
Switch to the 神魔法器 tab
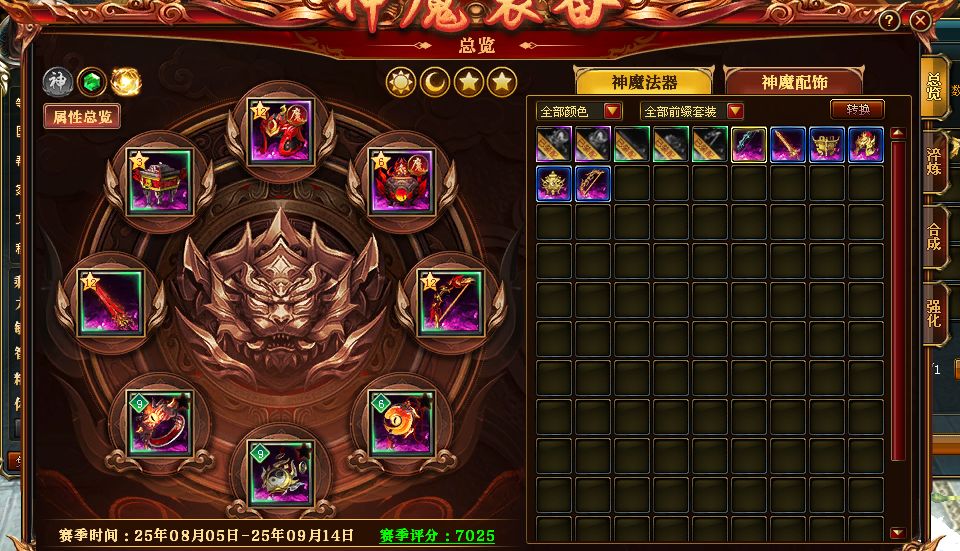[x=644, y=82]
